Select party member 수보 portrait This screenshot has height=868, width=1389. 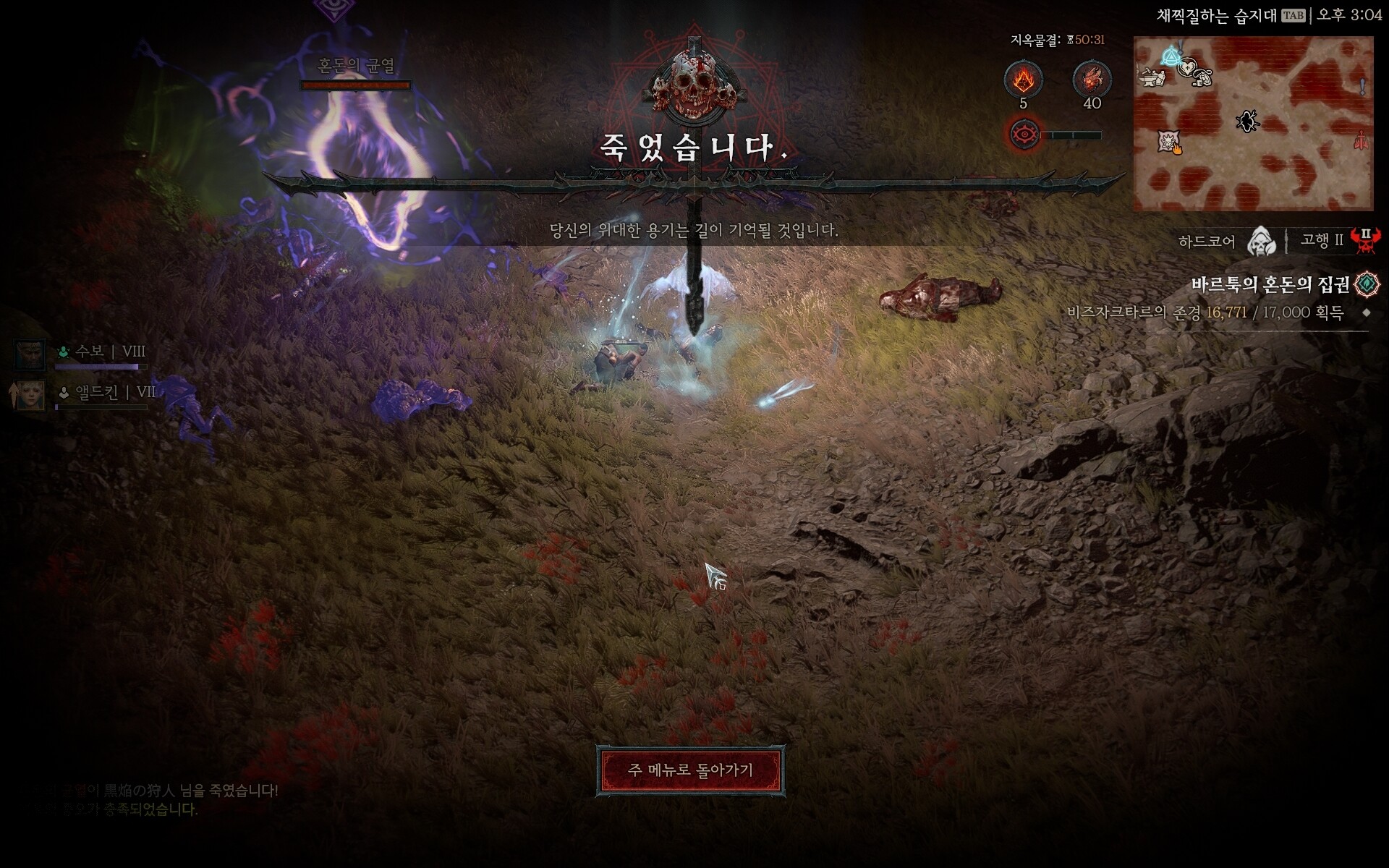(30, 354)
